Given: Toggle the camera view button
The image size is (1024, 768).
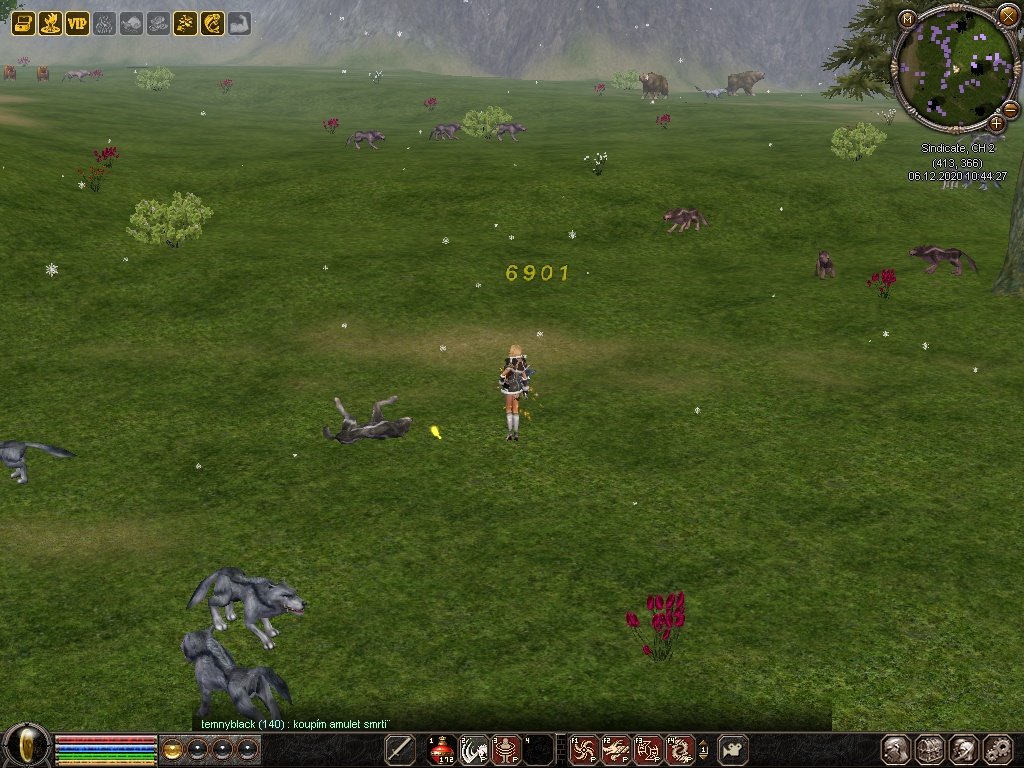Looking at the screenshot, I should (733, 749).
